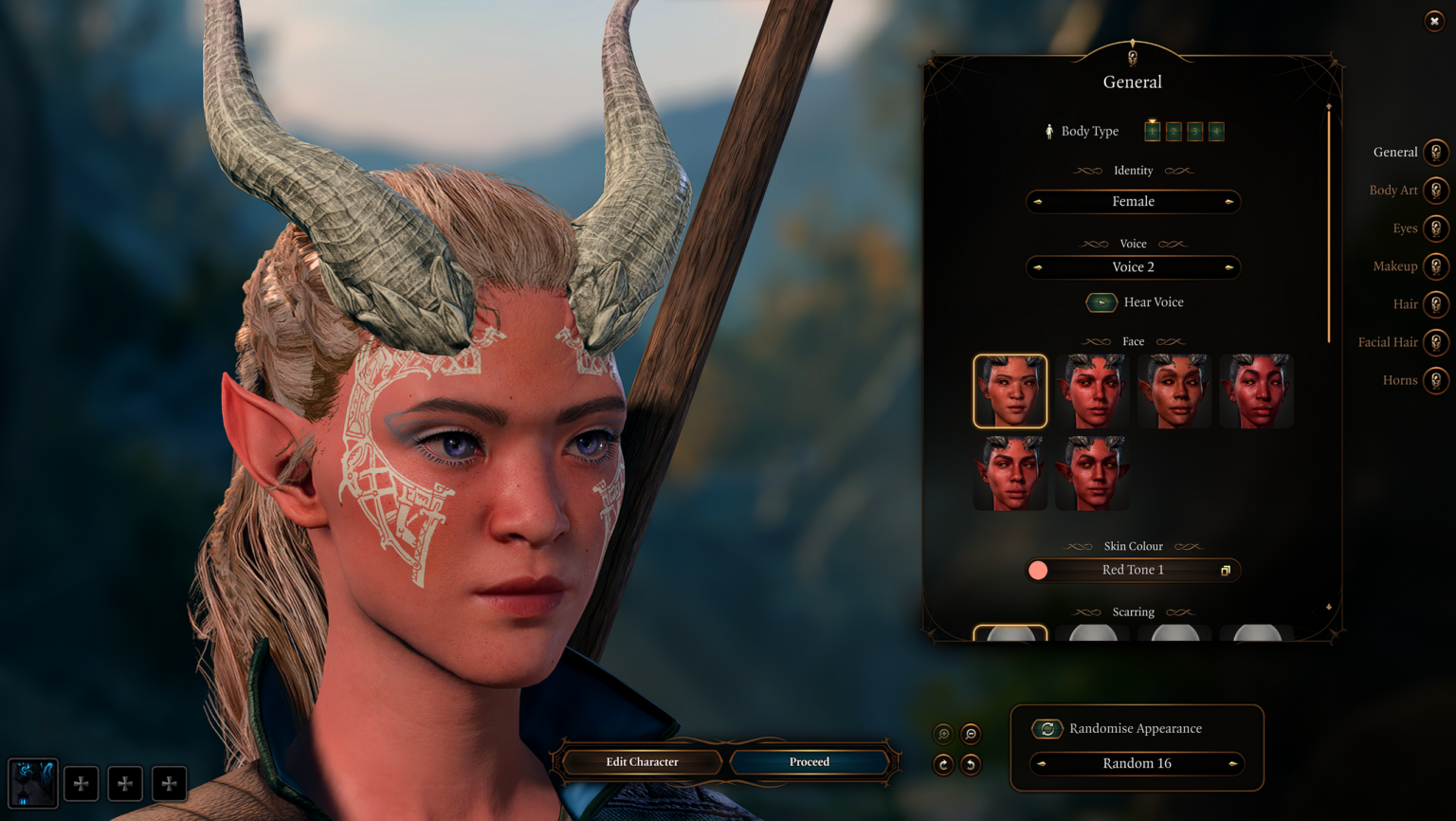Select Body Type 2

[x=1174, y=131]
